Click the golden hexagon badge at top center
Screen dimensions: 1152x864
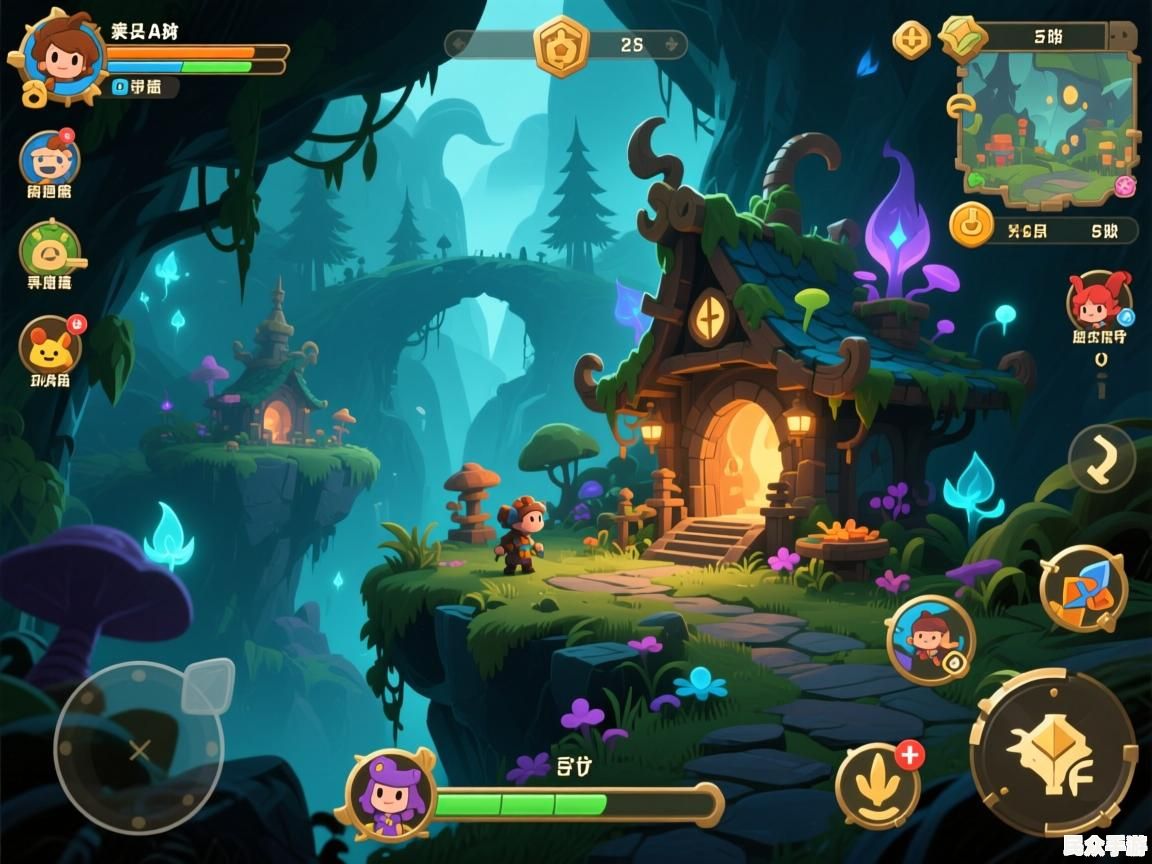coord(561,45)
